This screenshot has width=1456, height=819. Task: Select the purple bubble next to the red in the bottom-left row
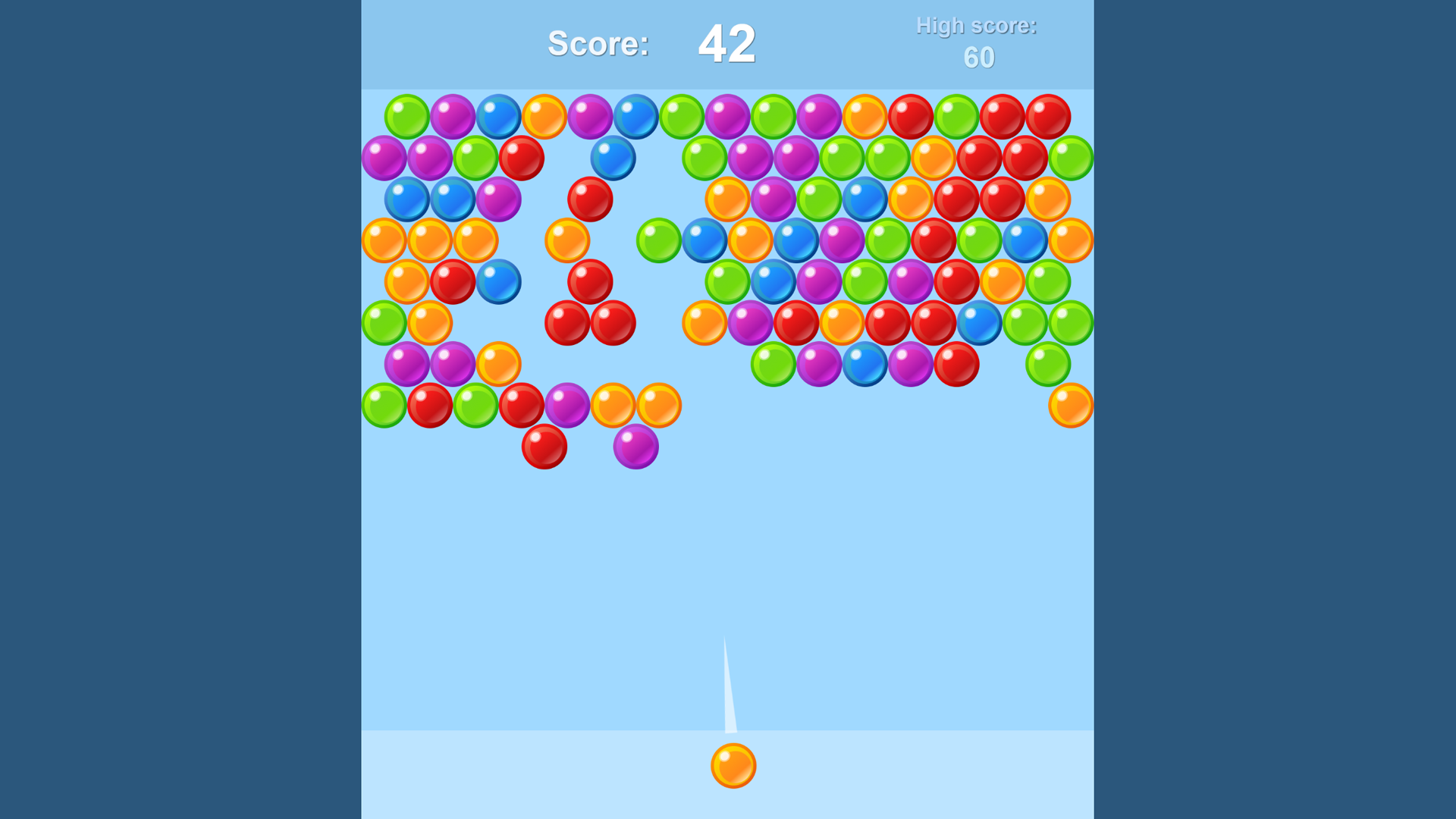point(568,404)
